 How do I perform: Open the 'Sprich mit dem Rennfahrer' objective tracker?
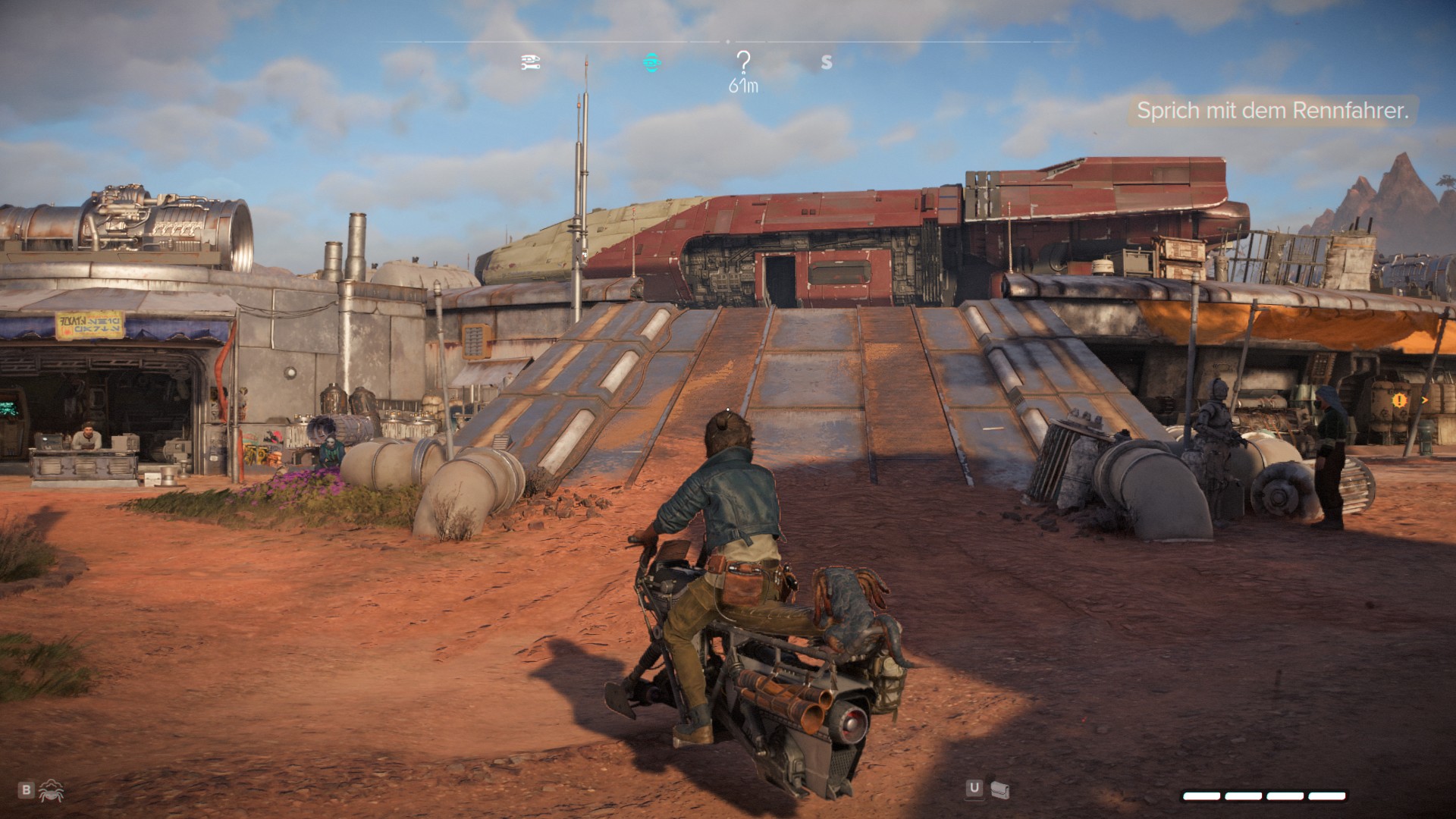click(x=1272, y=111)
